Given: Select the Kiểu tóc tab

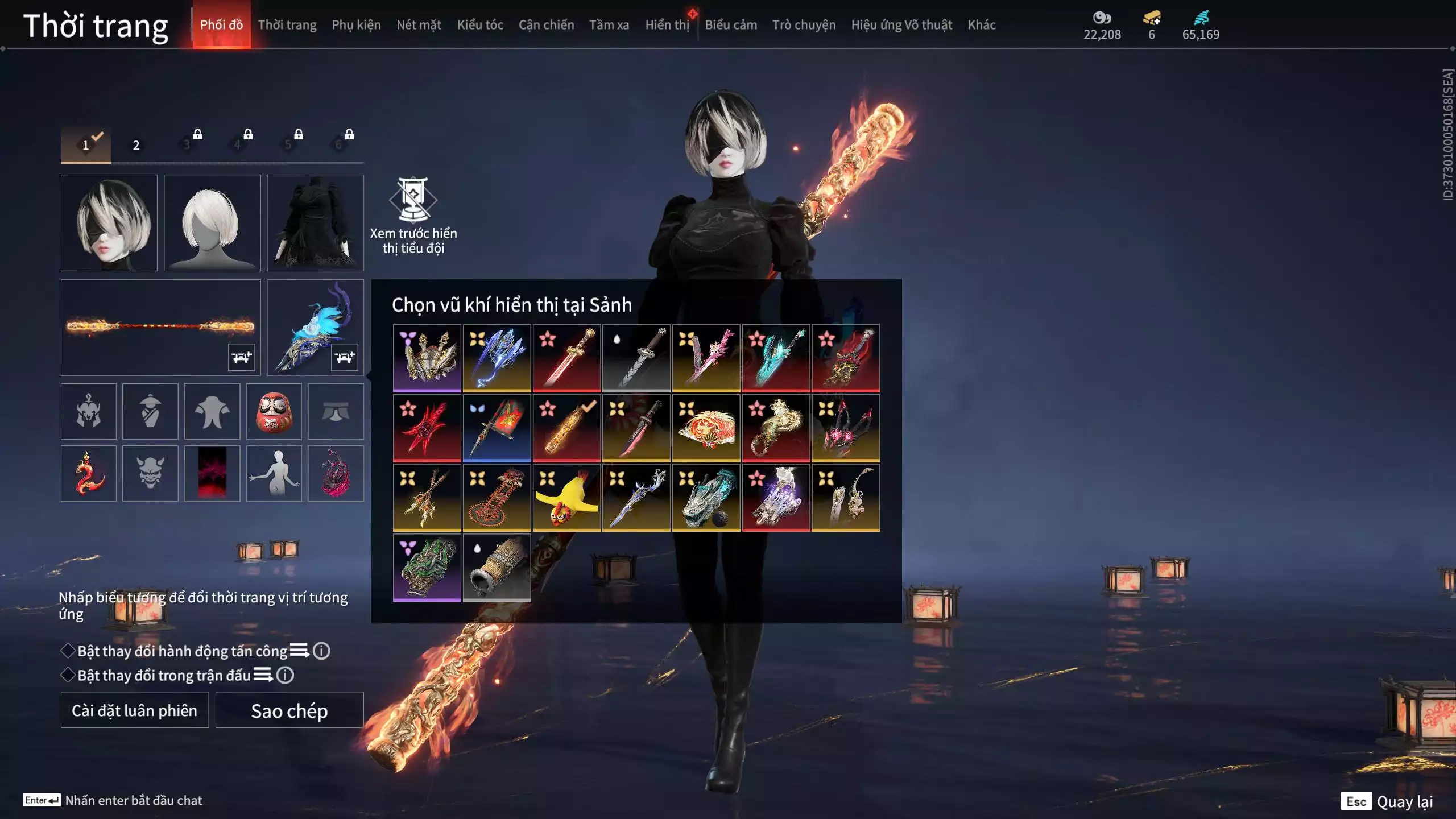Looking at the screenshot, I should coord(480,25).
